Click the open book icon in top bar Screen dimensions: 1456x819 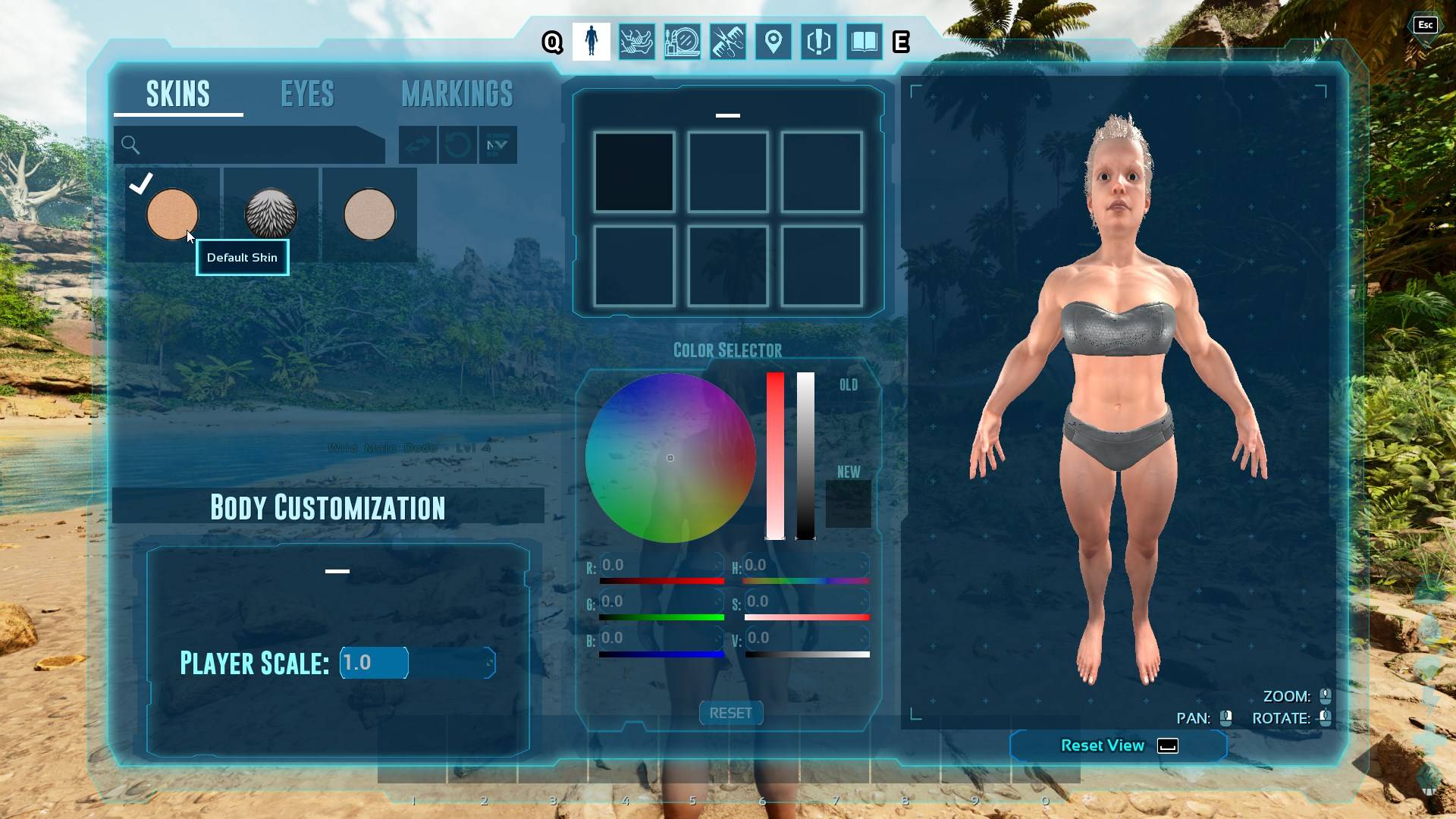[864, 42]
